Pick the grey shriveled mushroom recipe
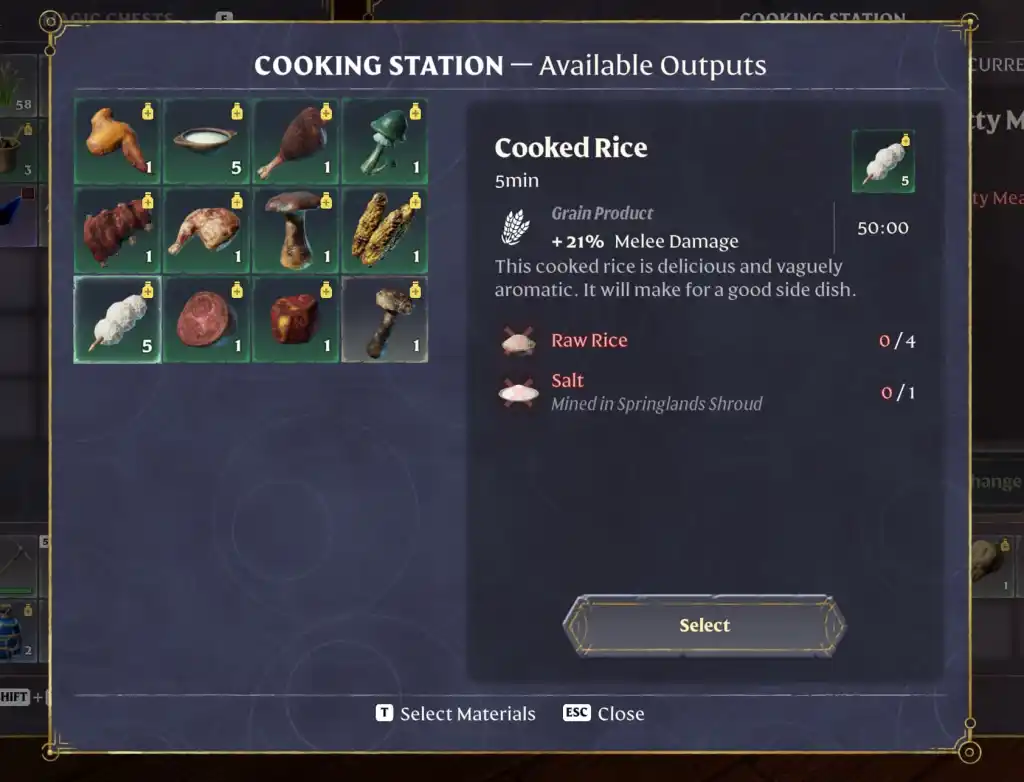Image resolution: width=1024 pixels, height=782 pixels. click(x=385, y=320)
